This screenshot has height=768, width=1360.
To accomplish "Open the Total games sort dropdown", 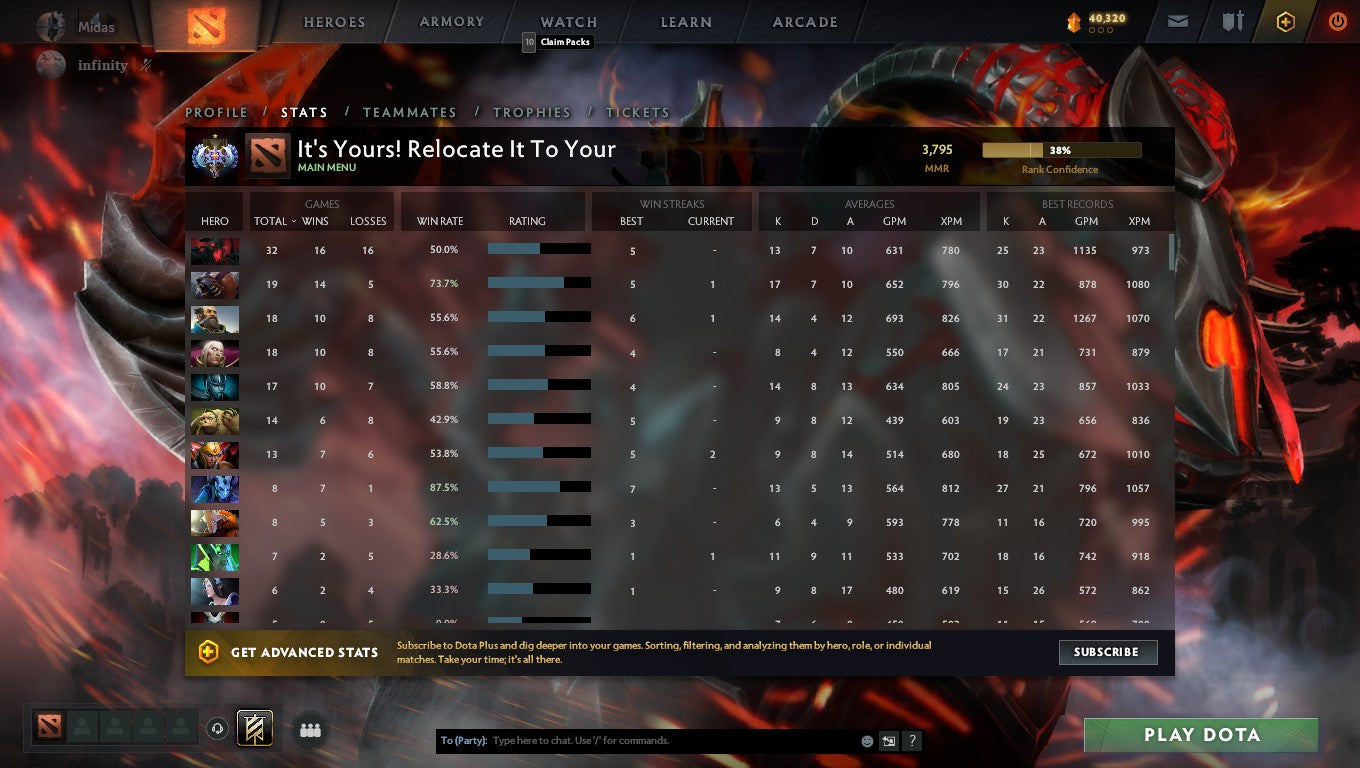I will click(272, 221).
